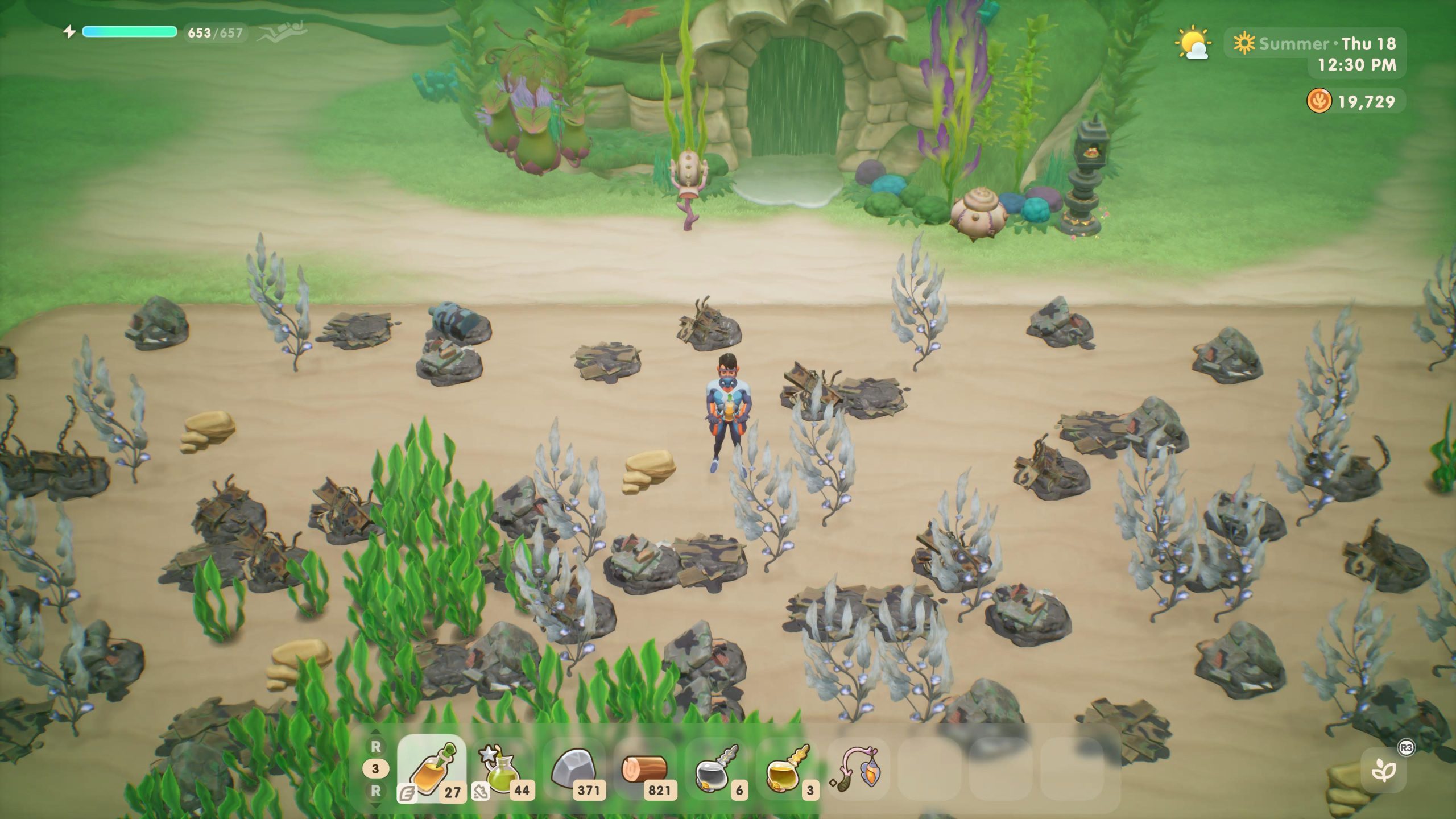Select the orange potion bottle hotbar slot
Screen dimensions: 1456x819
click(432, 769)
